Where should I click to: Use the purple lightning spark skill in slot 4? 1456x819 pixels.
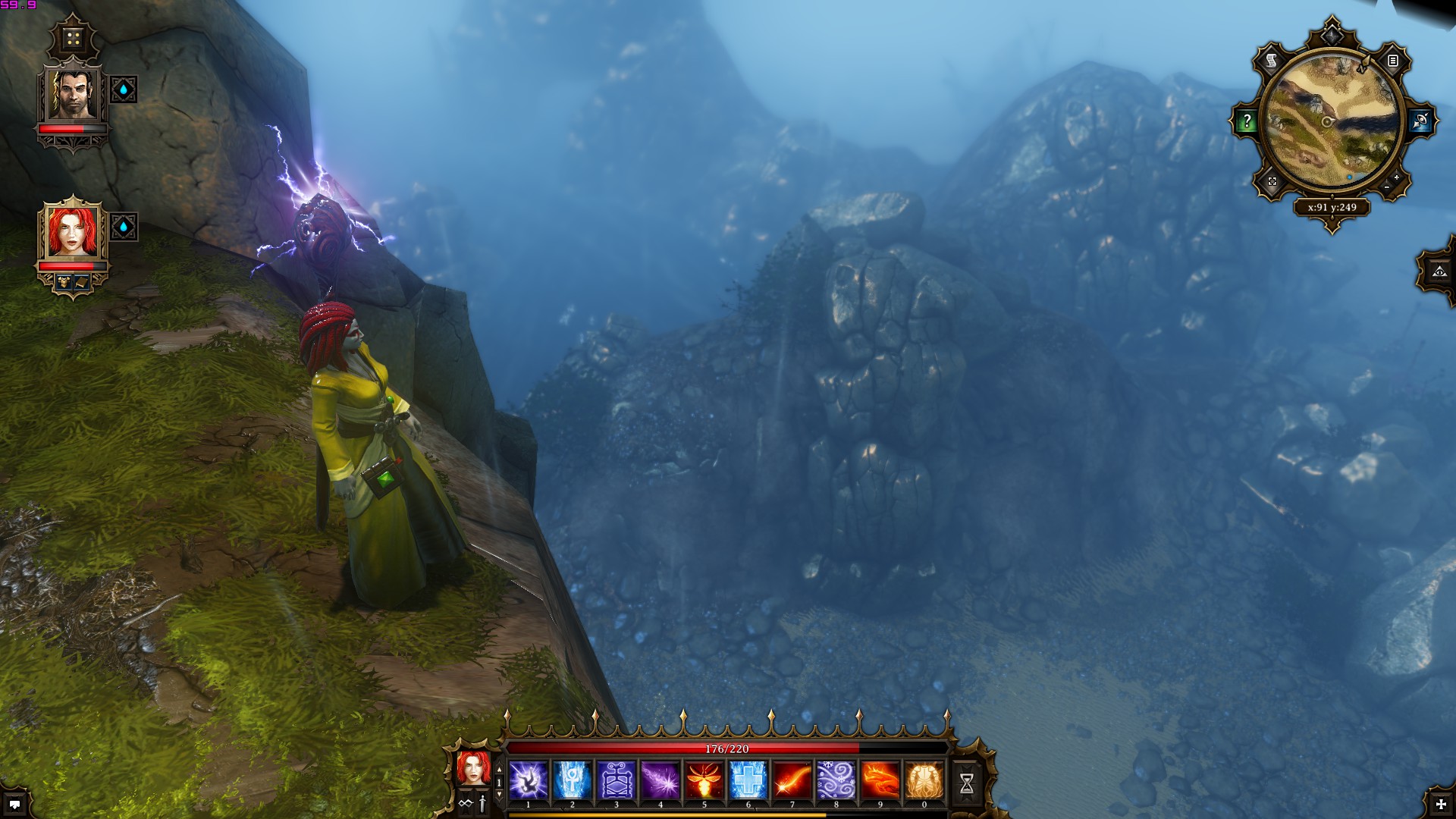(661, 780)
